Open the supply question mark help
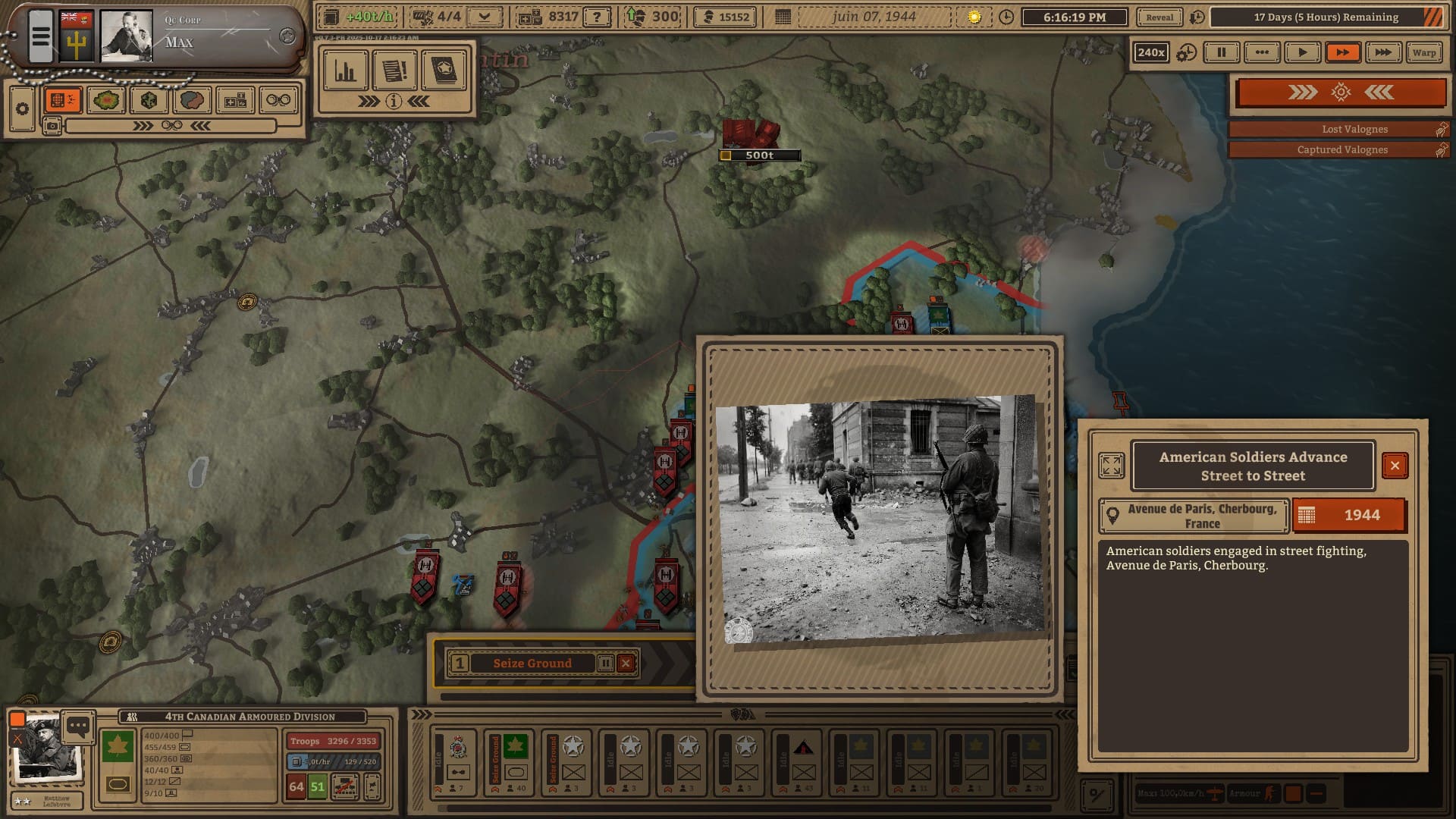This screenshot has width=1456, height=819. tap(598, 17)
